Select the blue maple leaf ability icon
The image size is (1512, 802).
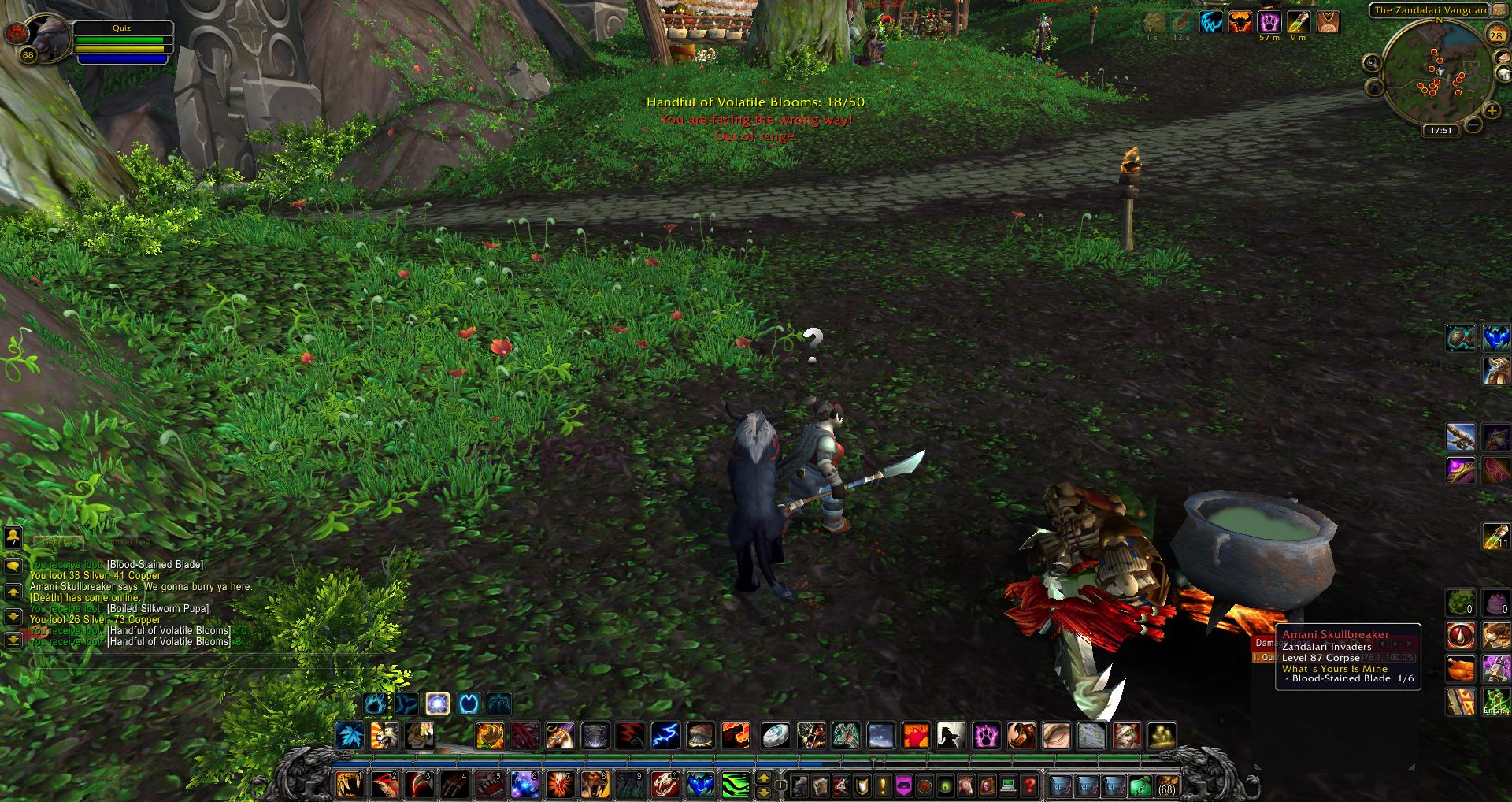coord(350,736)
